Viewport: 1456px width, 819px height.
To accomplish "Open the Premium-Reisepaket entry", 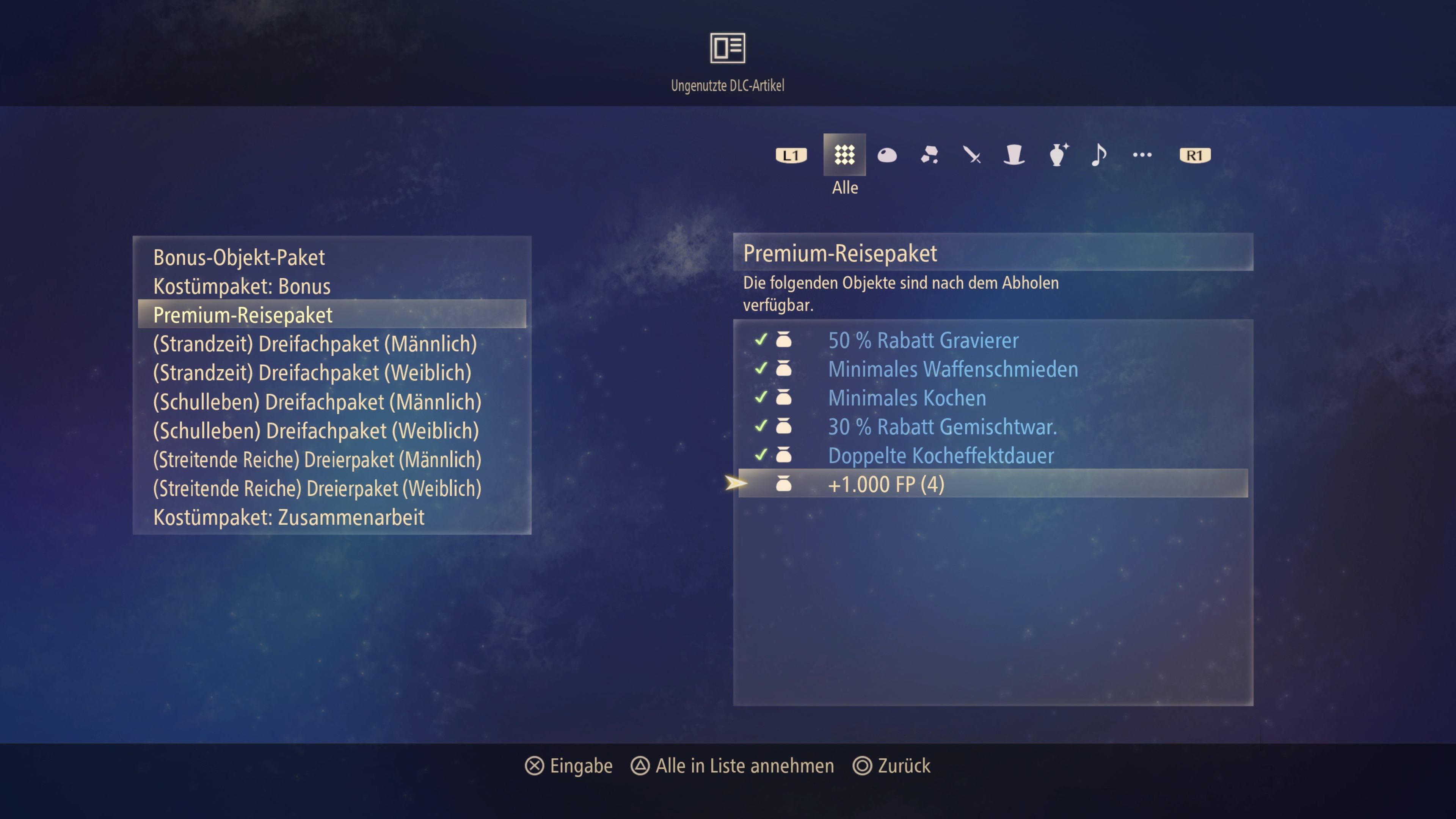I will (243, 315).
